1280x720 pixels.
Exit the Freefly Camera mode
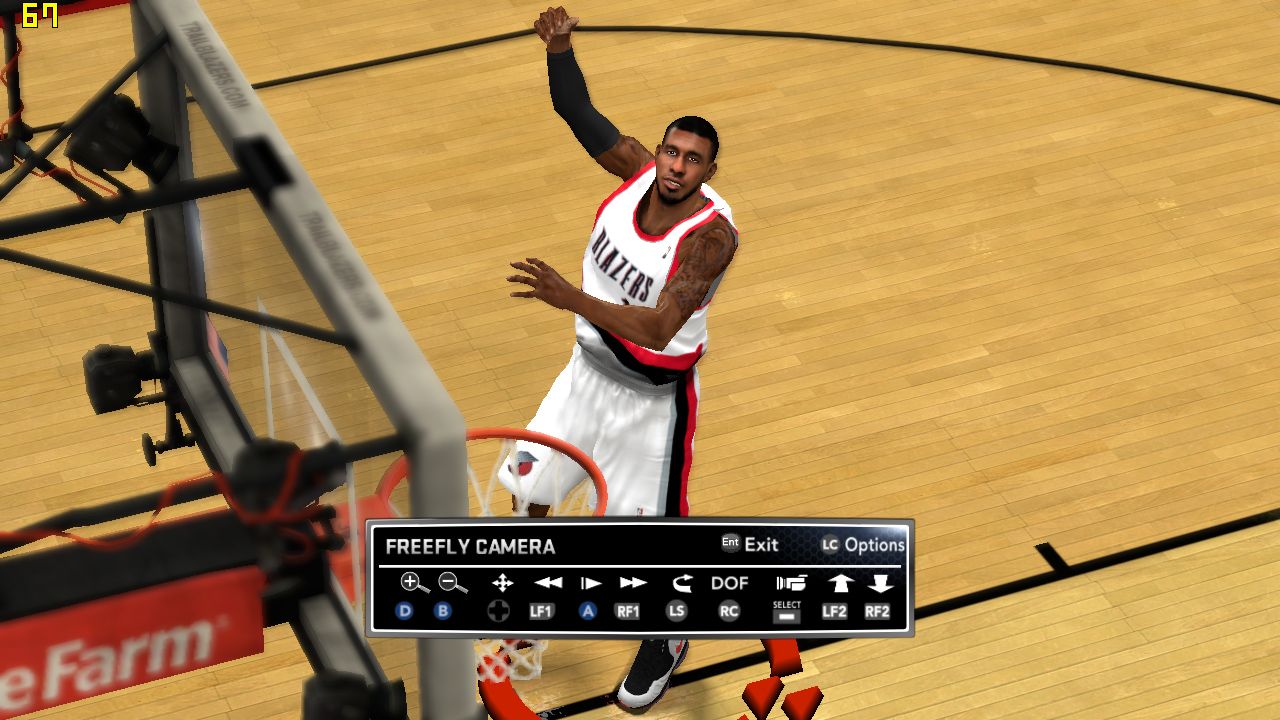[x=750, y=545]
